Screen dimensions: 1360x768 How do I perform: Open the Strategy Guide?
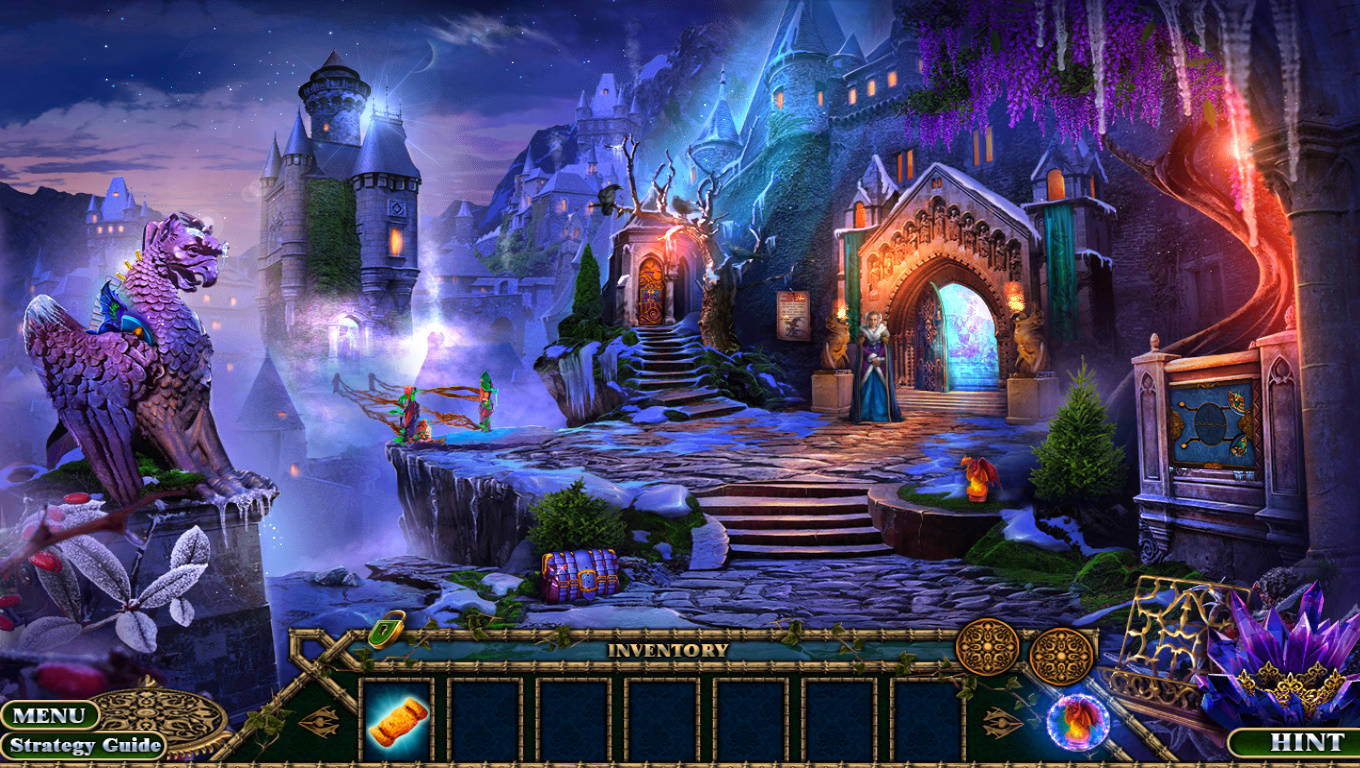(x=84, y=745)
